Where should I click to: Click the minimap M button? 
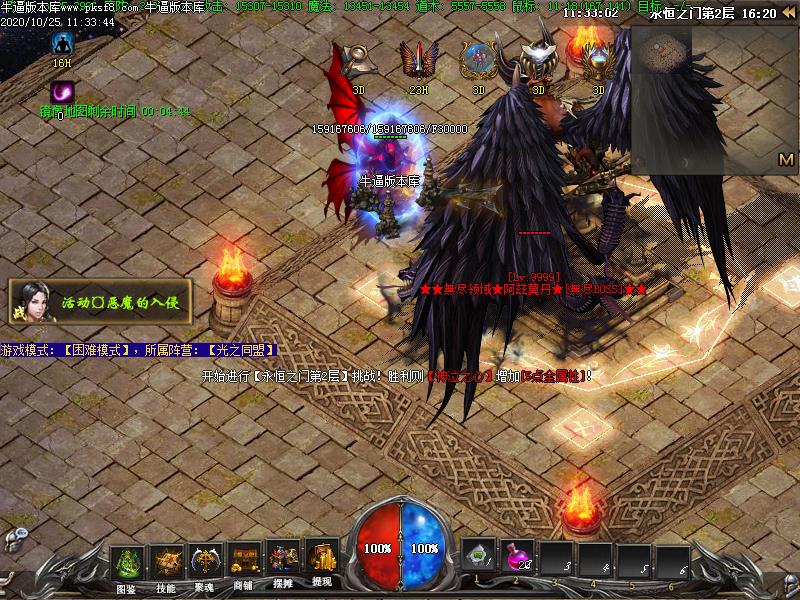coord(785,160)
